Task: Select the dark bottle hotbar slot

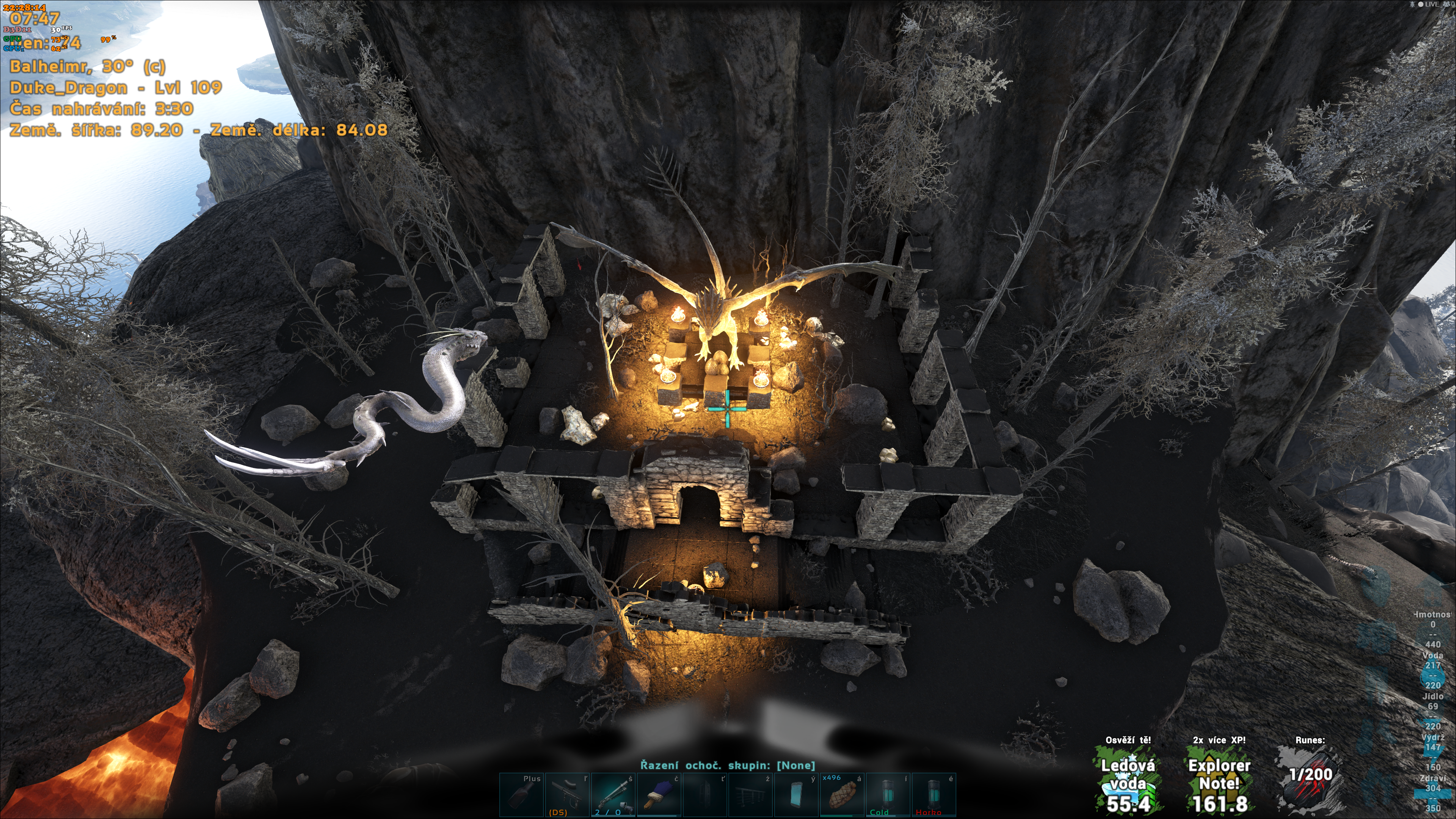Action: [x=521, y=795]
